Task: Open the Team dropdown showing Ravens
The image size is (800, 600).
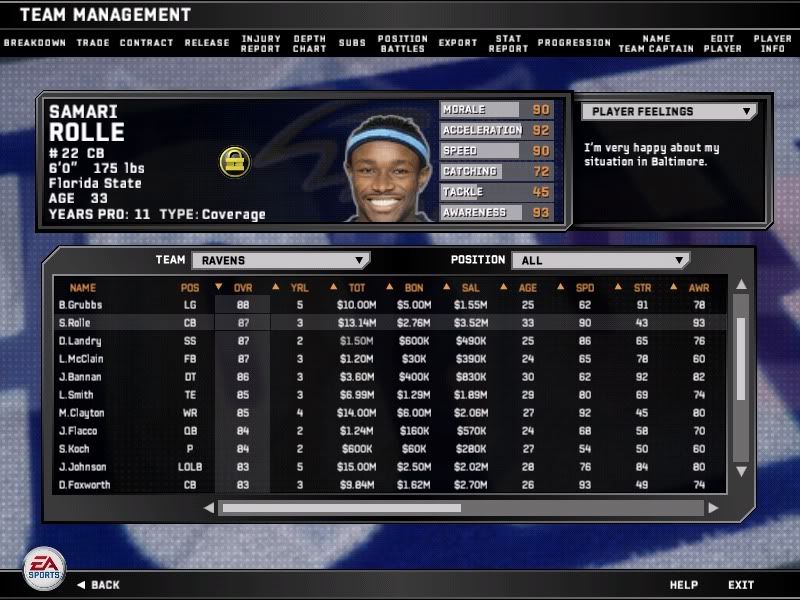Action: (280, 260)
